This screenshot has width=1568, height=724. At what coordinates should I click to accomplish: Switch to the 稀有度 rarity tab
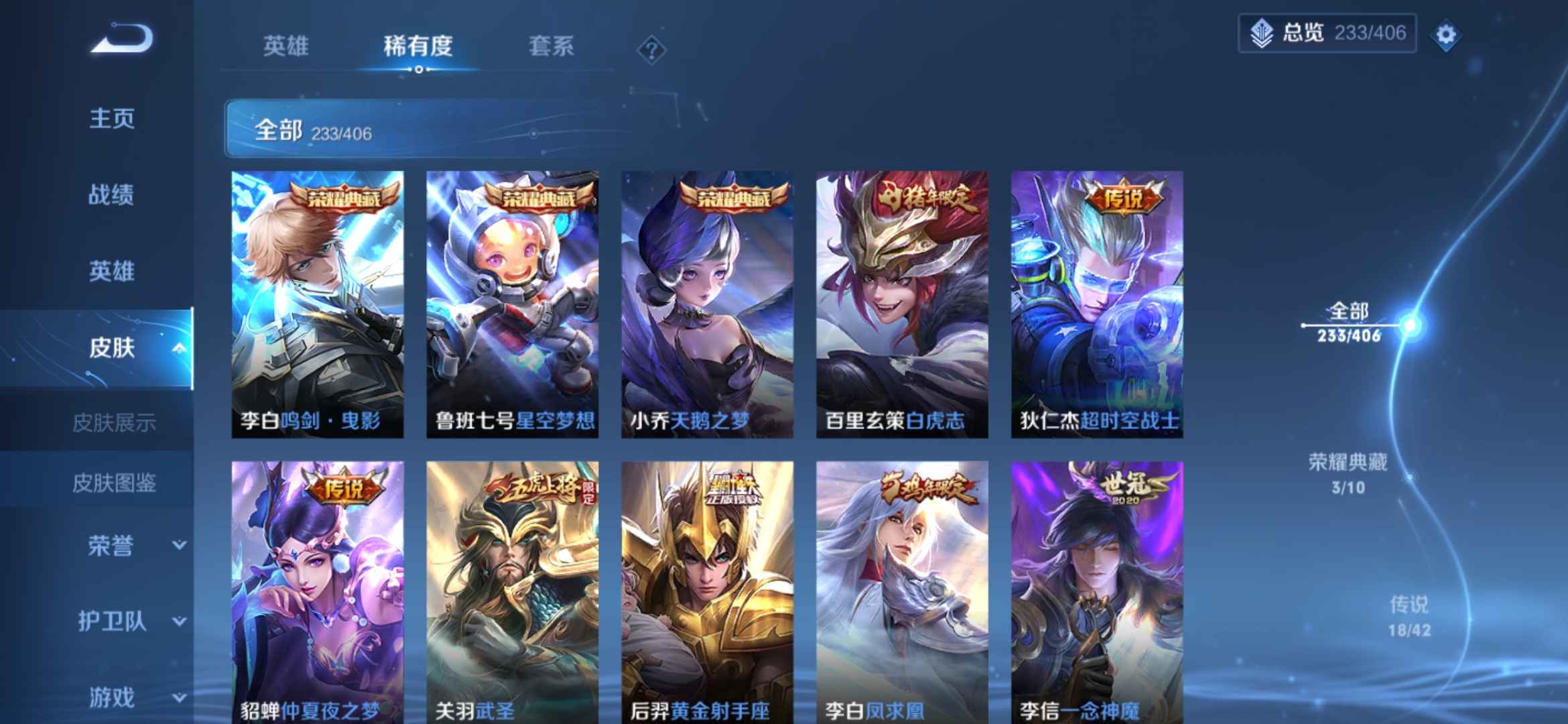click(417, 47)
